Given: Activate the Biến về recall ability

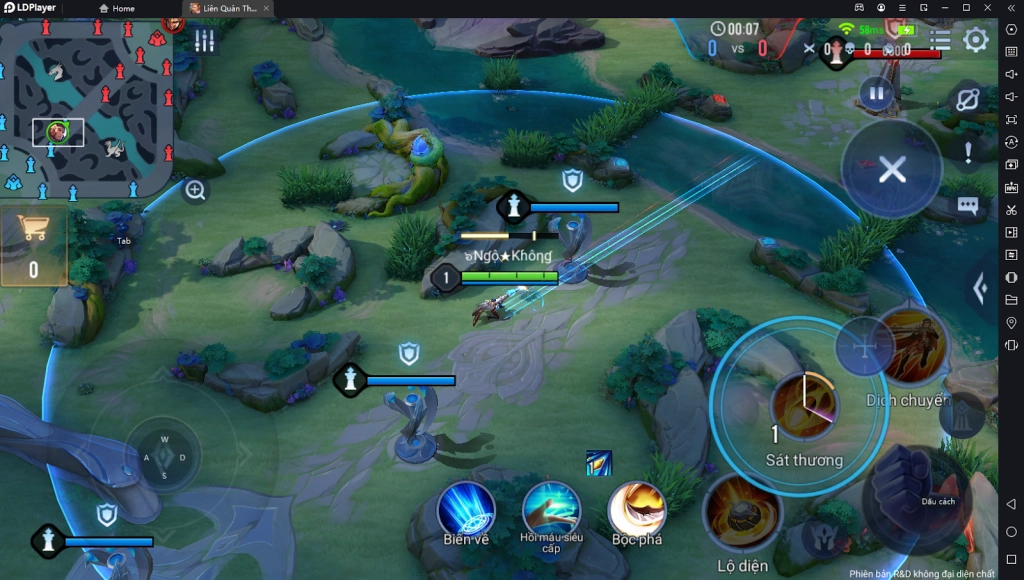Looking at the screenshot, I should click(466, 509).
